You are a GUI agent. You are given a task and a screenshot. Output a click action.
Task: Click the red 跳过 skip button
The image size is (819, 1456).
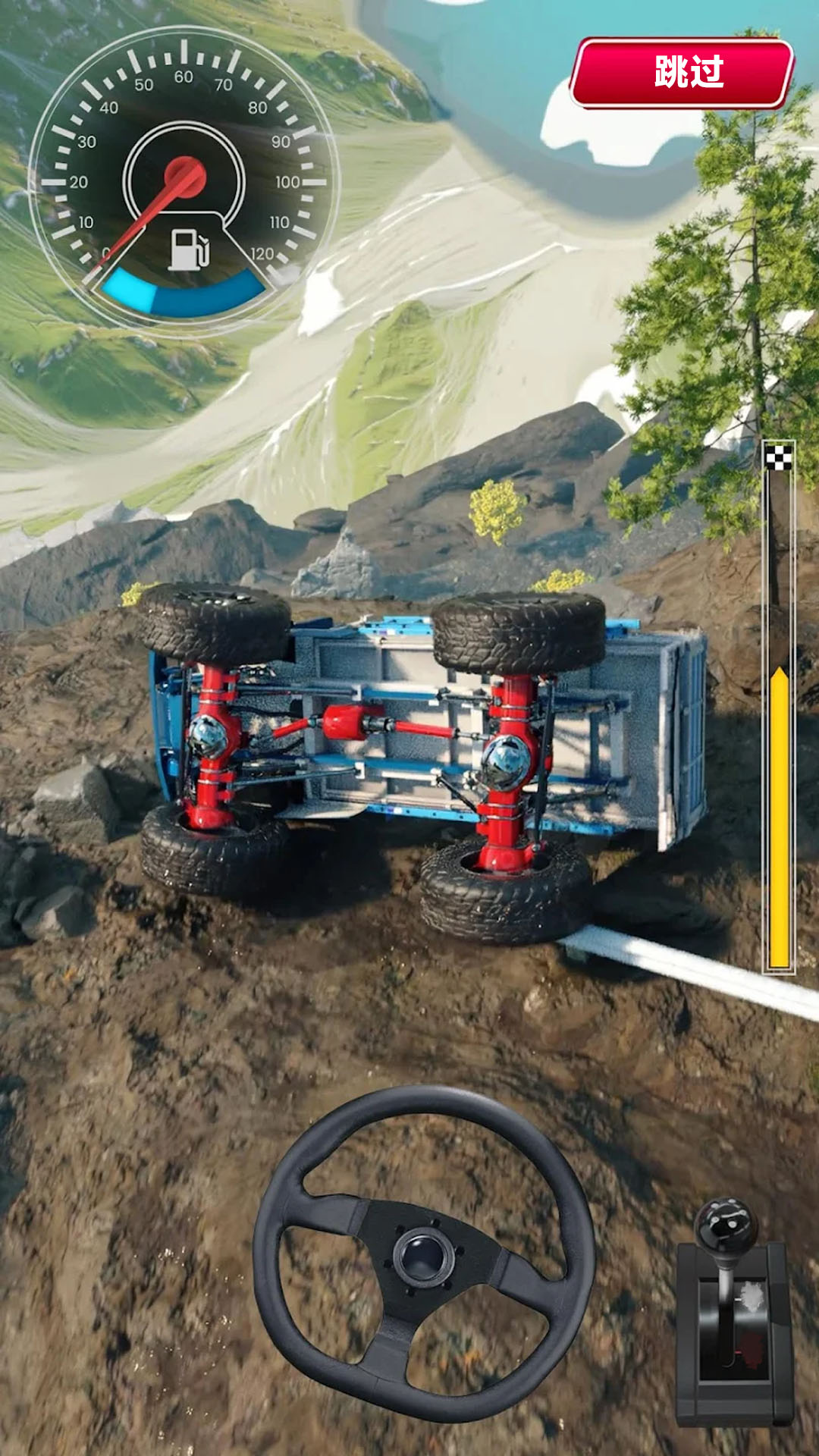[682, 73]
